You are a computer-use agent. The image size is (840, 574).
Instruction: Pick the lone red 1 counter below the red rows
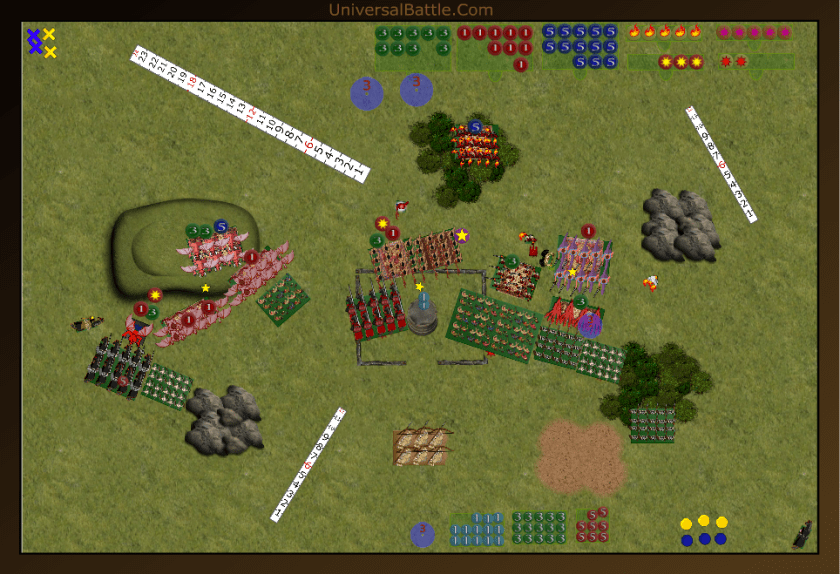(x=520, y=65)
